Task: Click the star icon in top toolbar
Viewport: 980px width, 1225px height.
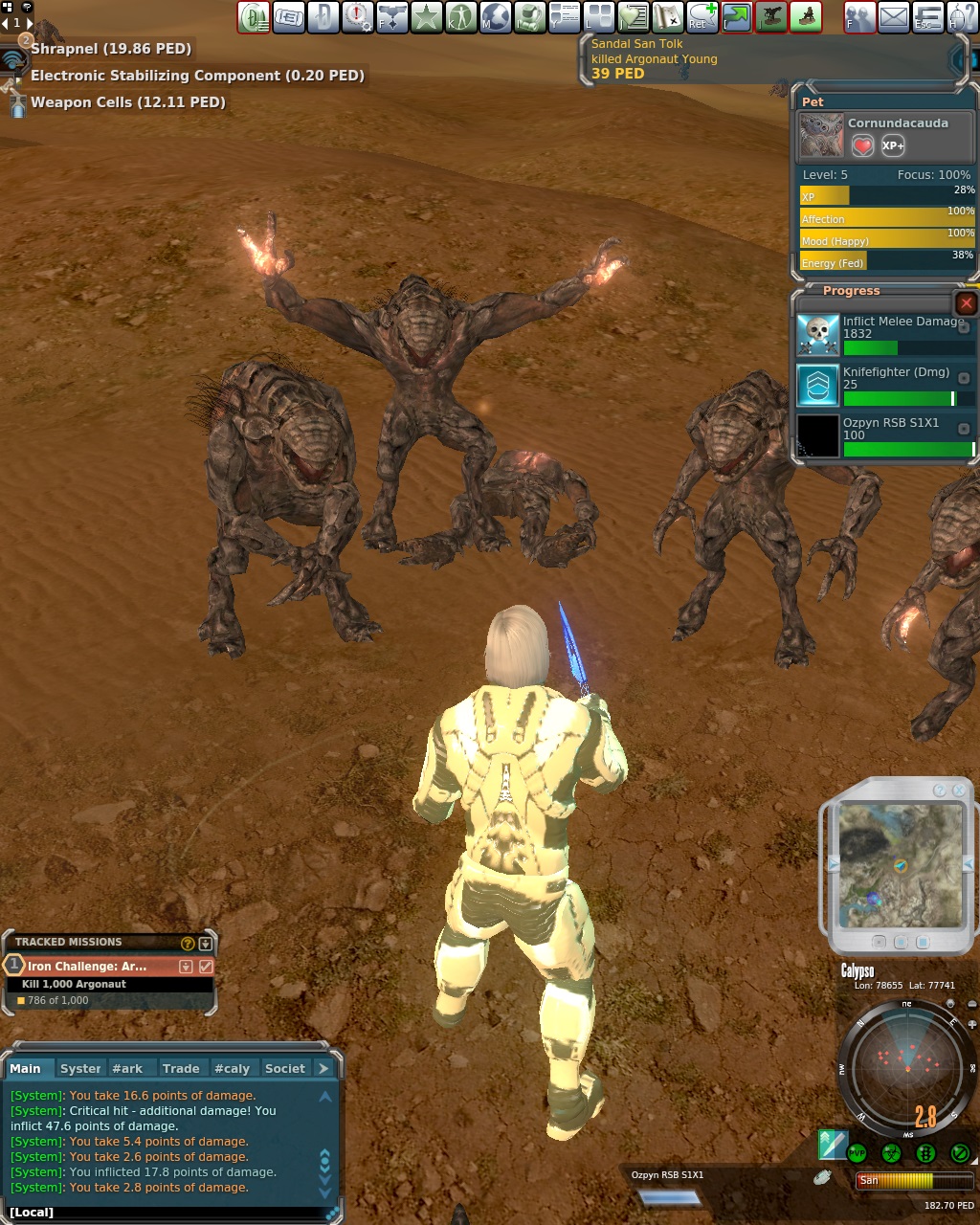Action: [x=426, y=16]
